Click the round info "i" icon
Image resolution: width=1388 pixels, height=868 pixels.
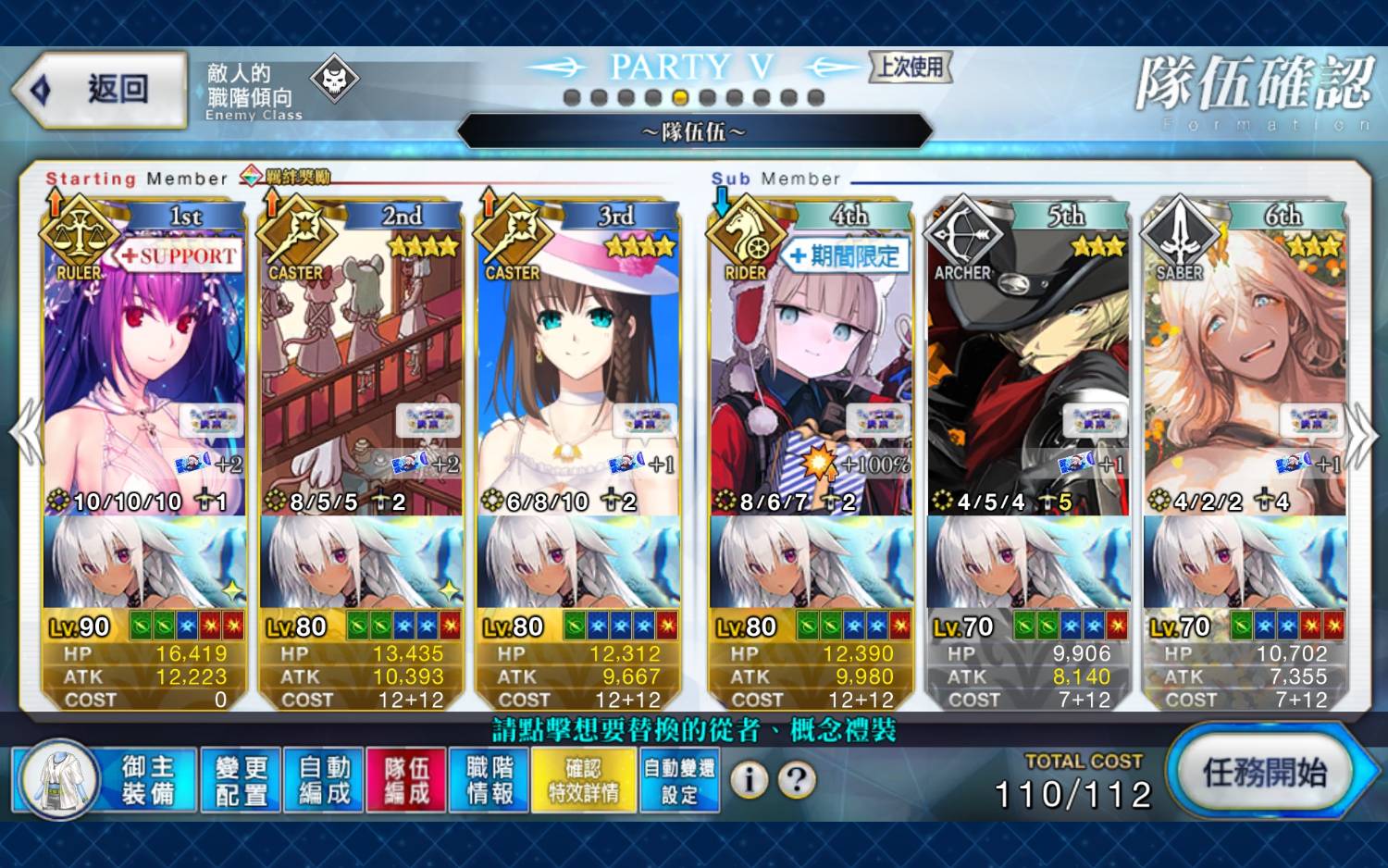coord(750,780)
